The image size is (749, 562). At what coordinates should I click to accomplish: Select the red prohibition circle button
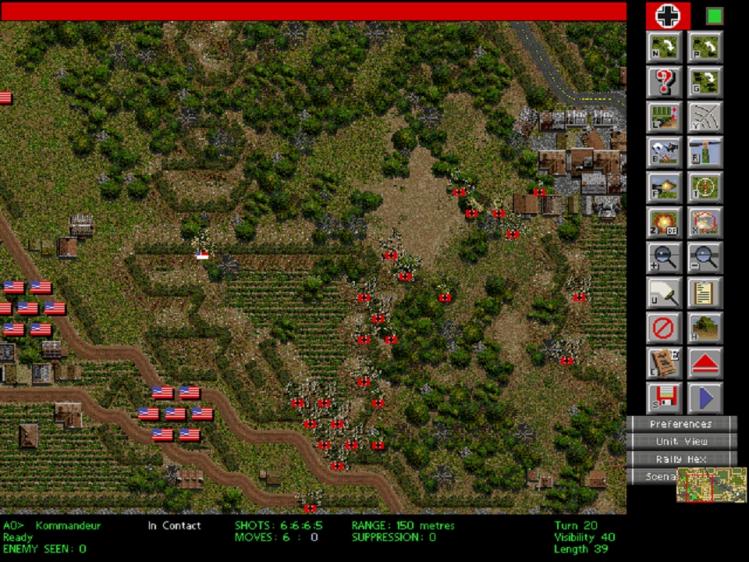pyautogui.click(x=664, y=327)
